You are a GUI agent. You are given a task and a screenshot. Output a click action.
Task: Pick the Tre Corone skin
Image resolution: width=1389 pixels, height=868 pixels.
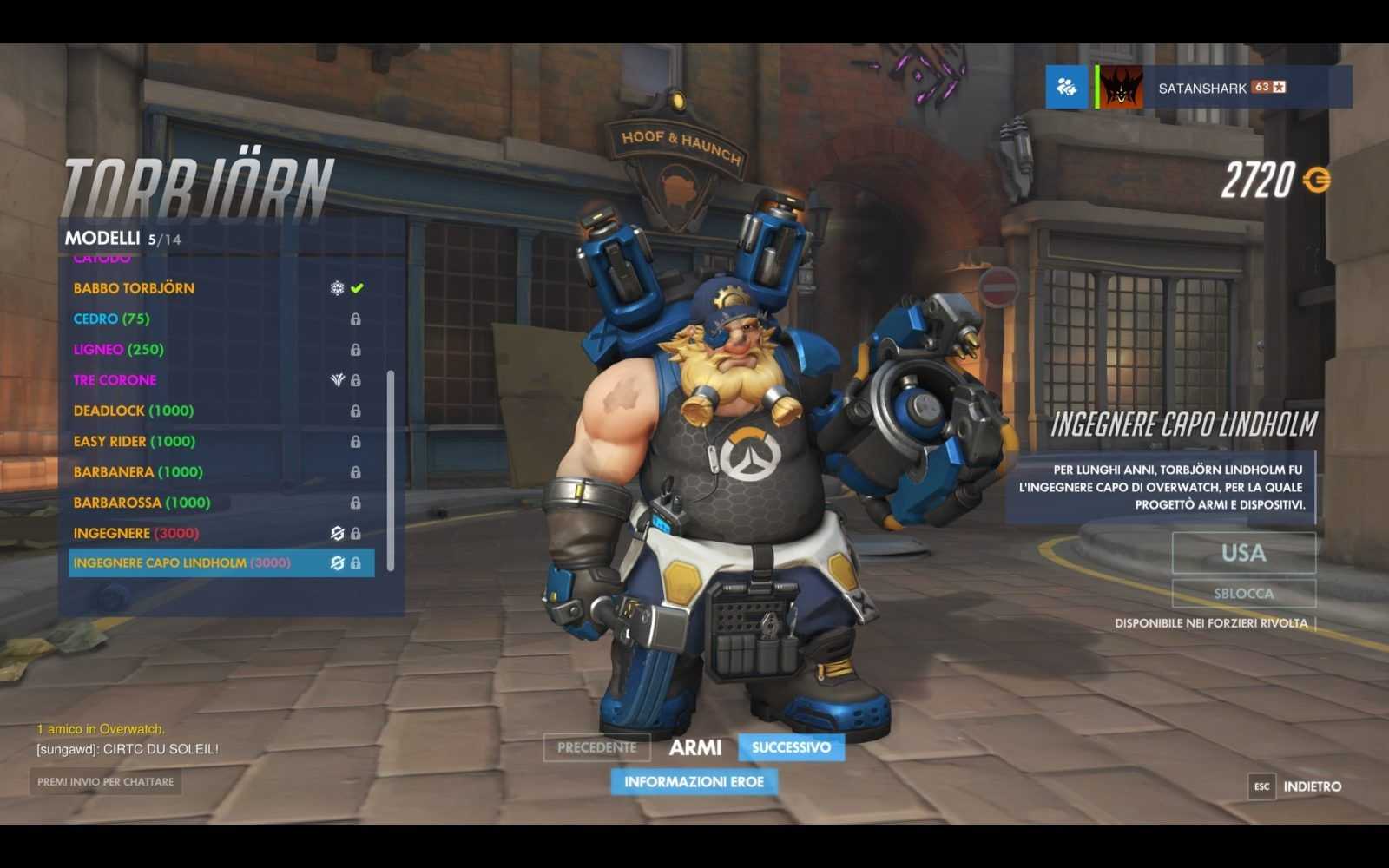tap(115, 380)
